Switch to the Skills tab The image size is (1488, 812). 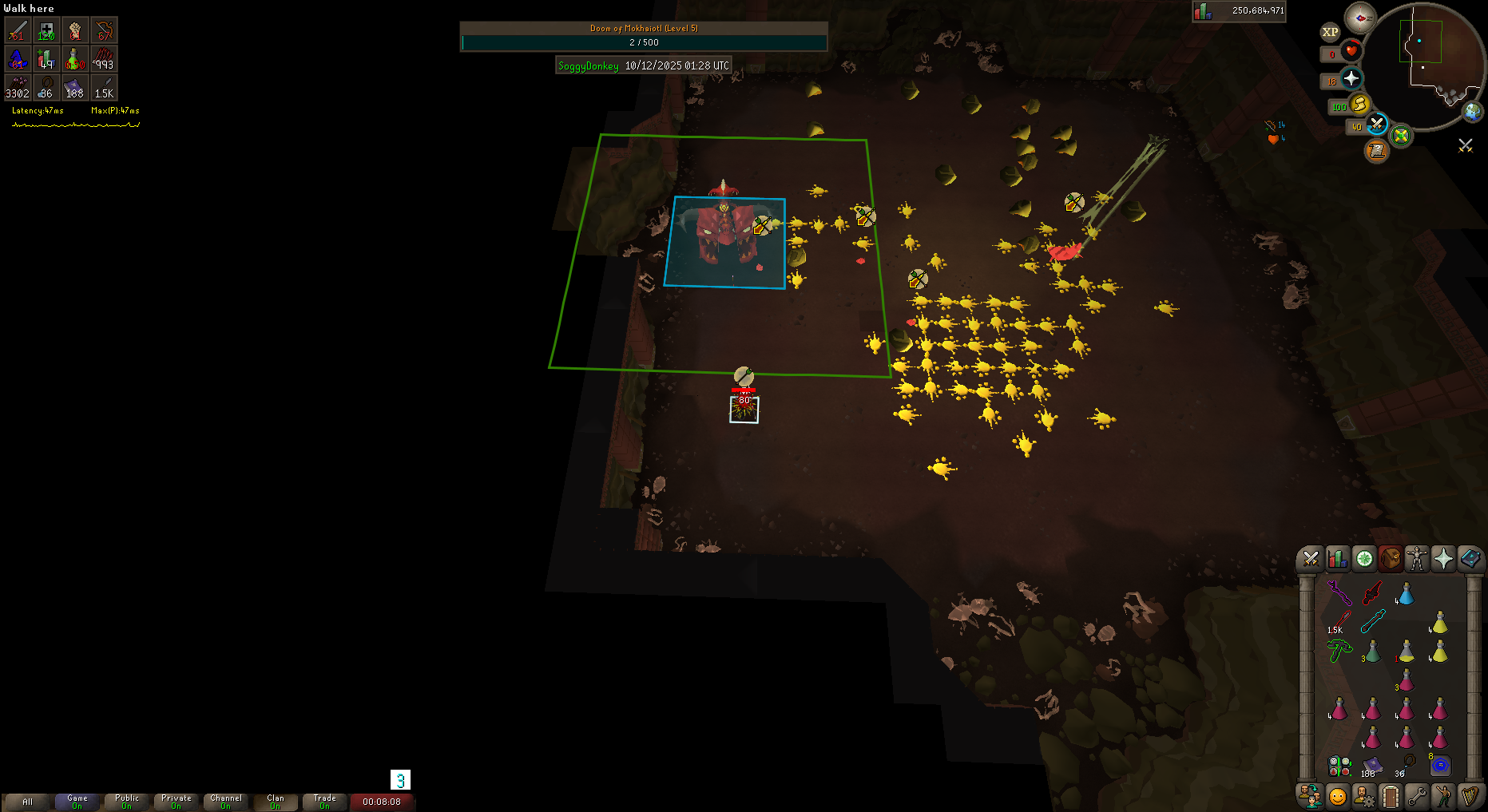(1337, 559)
